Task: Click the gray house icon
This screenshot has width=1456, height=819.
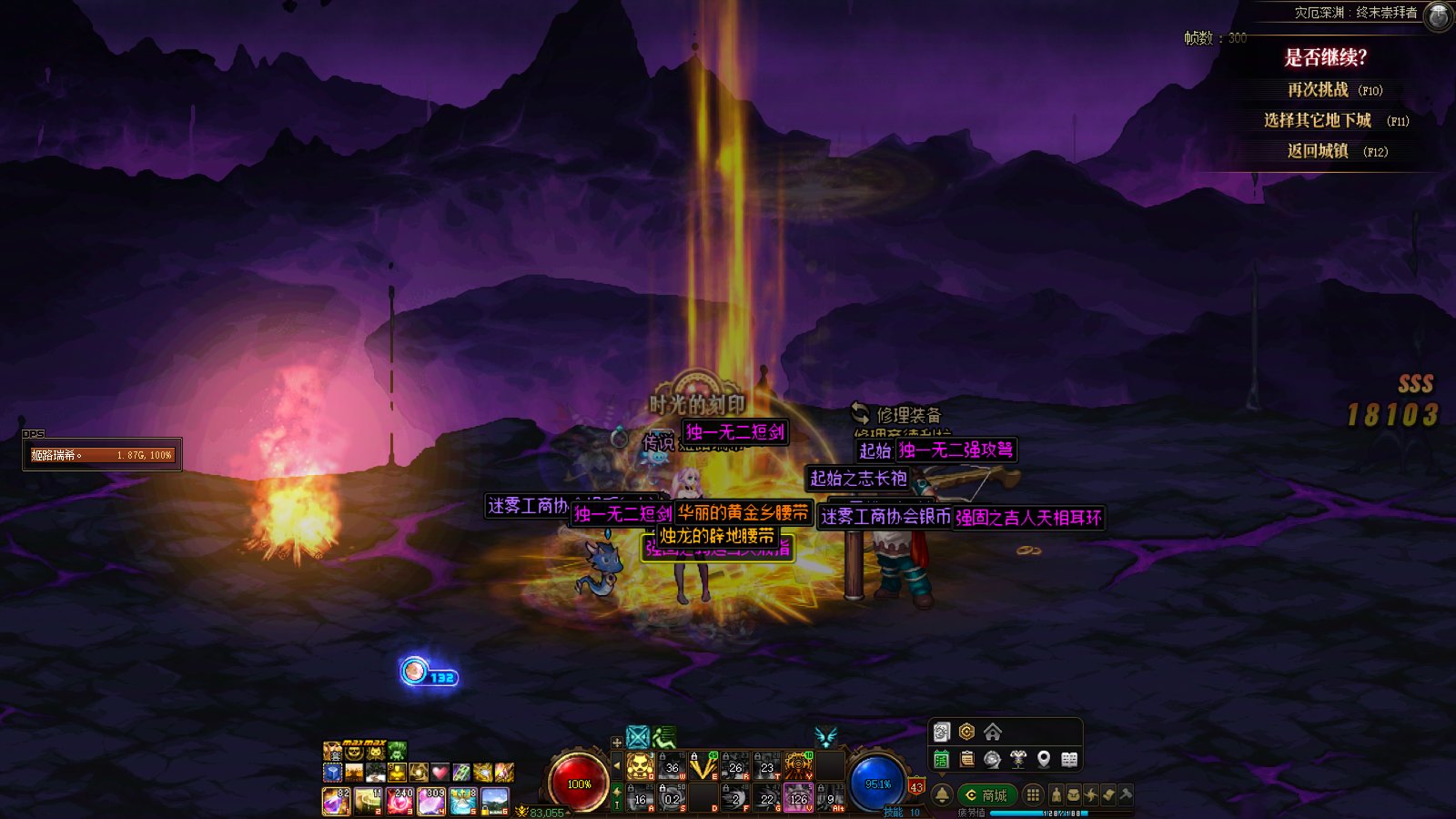Action: click(993, 732)
